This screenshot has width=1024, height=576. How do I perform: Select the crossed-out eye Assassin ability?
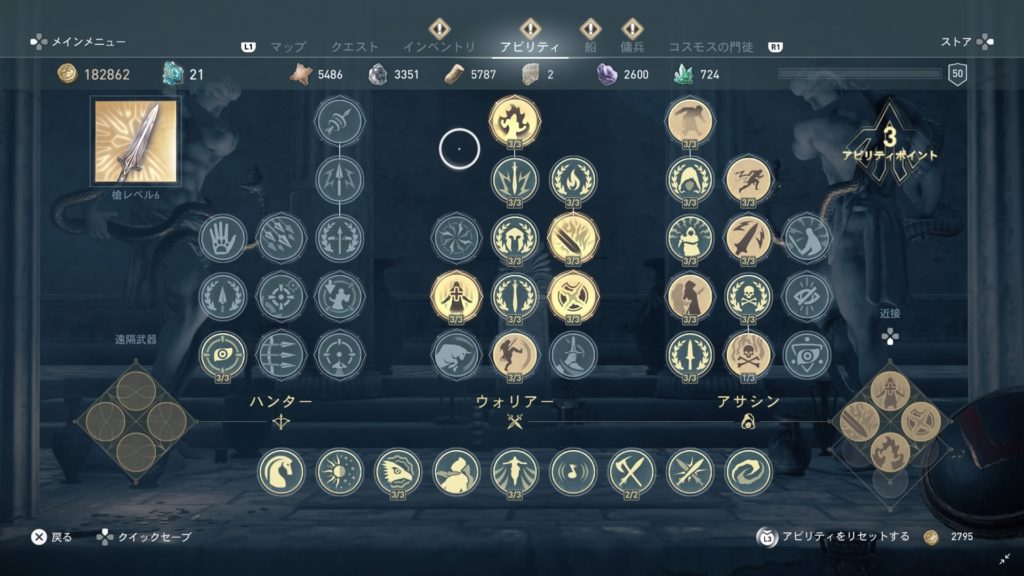[806, 296]
